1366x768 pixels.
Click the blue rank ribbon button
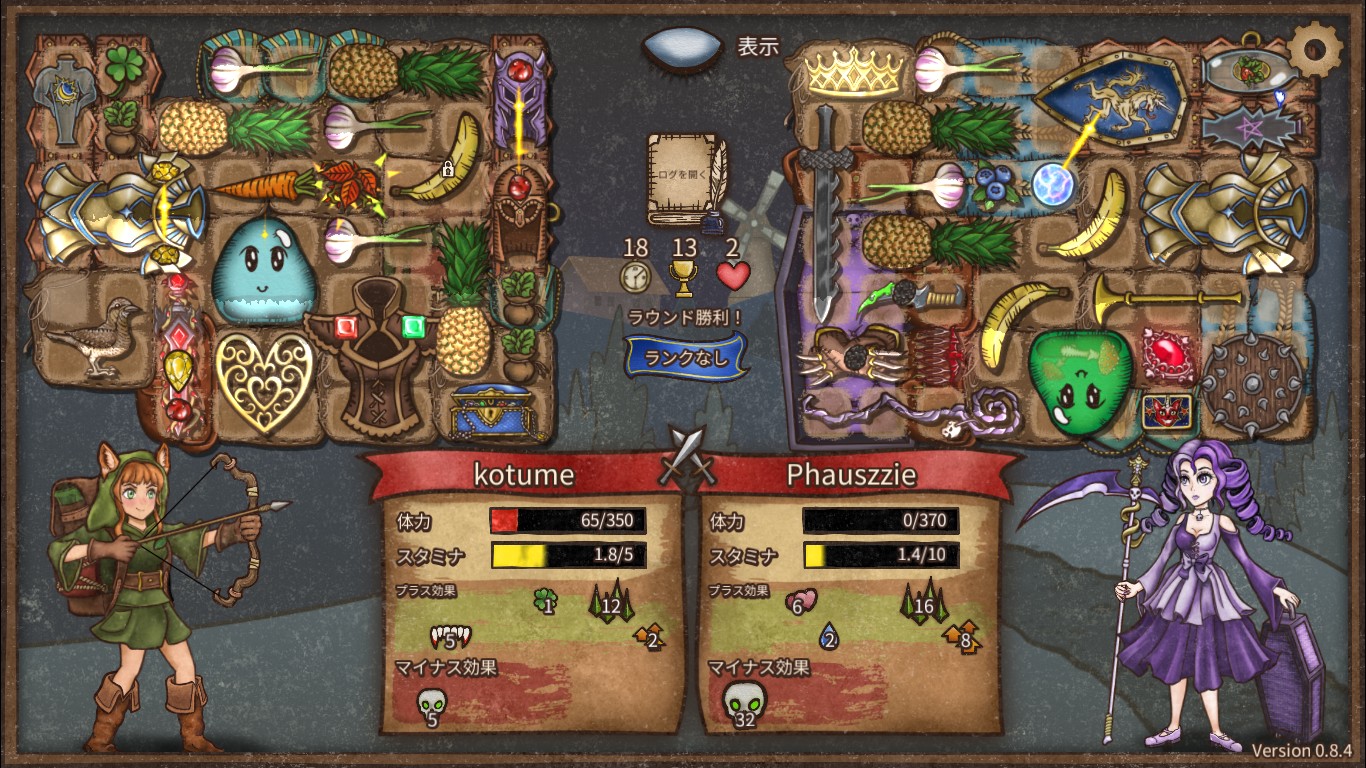(x=686, y=357)
